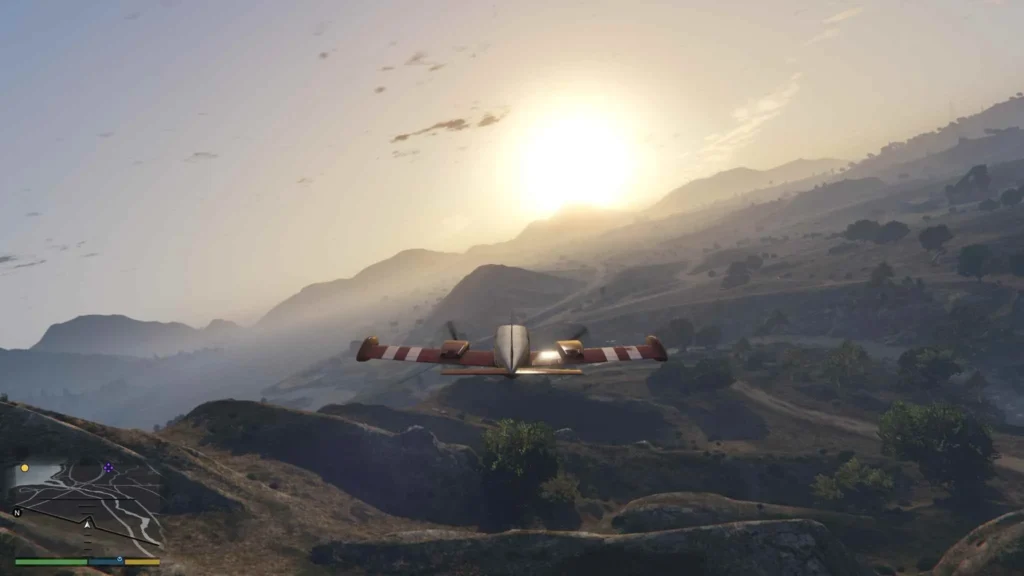Select the purple waypoint marker on the minimap
This screenshot has width=1024, height=576.
[108, 467]
